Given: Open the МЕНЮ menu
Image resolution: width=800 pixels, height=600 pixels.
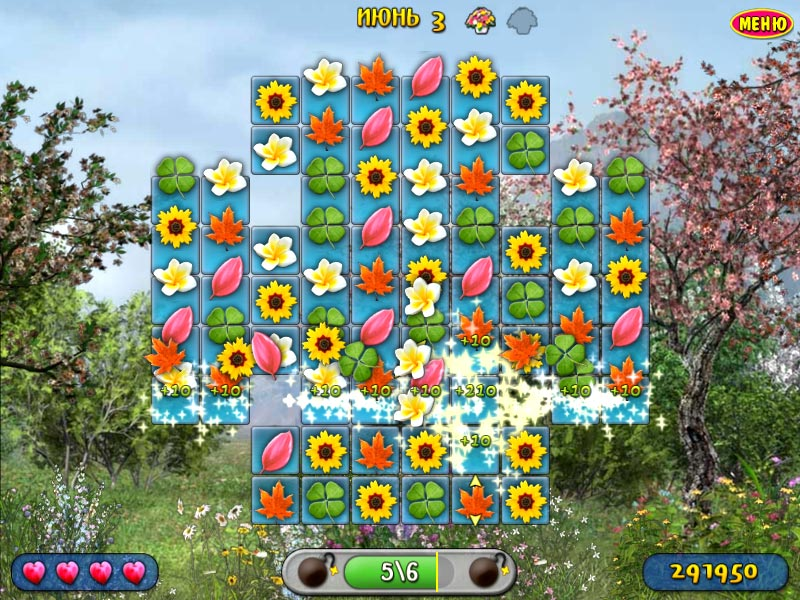Looking at the screenshot, I should [x=762, y=24].
